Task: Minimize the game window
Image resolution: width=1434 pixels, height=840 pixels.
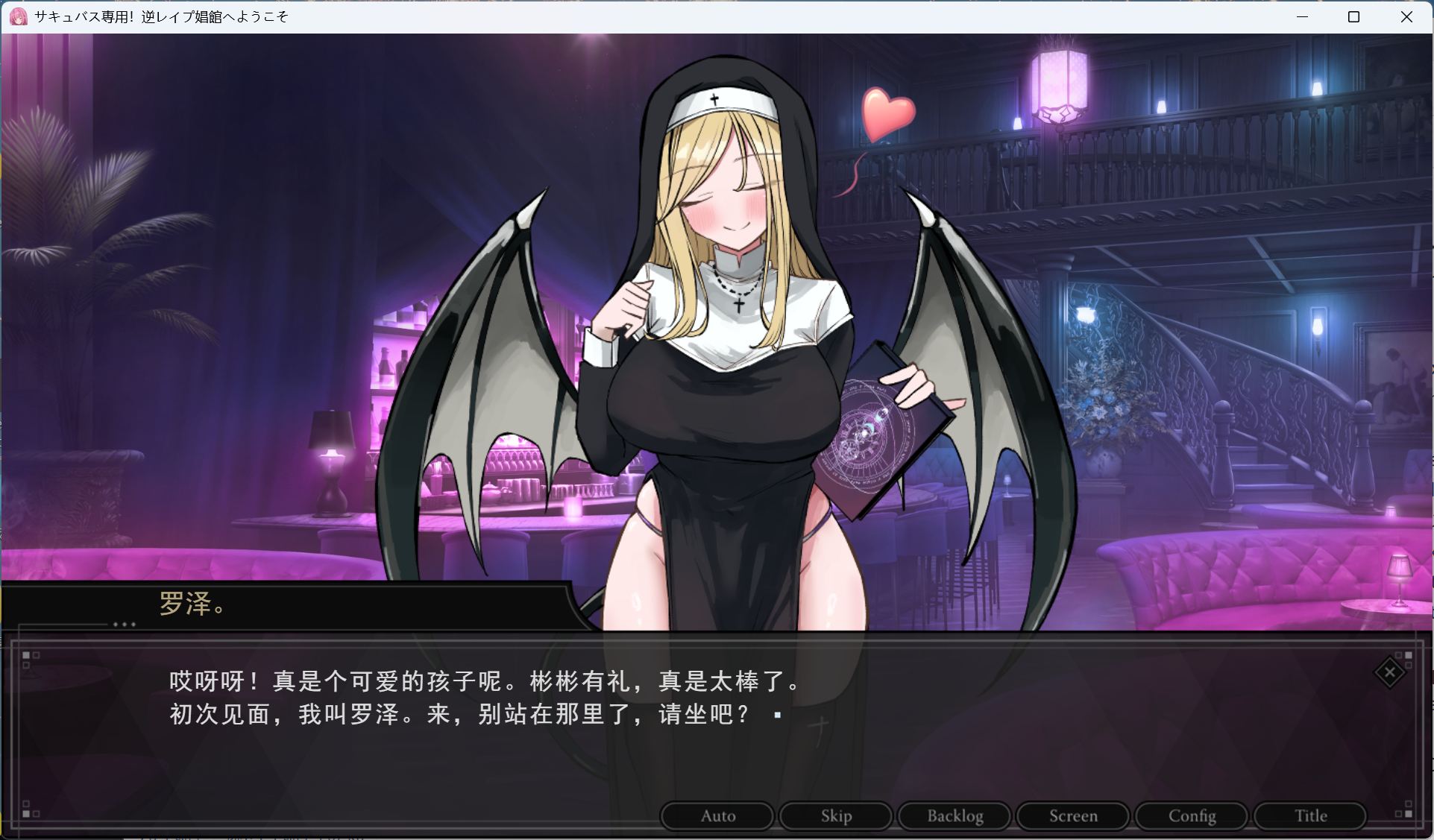Action: click(1302, 16)
